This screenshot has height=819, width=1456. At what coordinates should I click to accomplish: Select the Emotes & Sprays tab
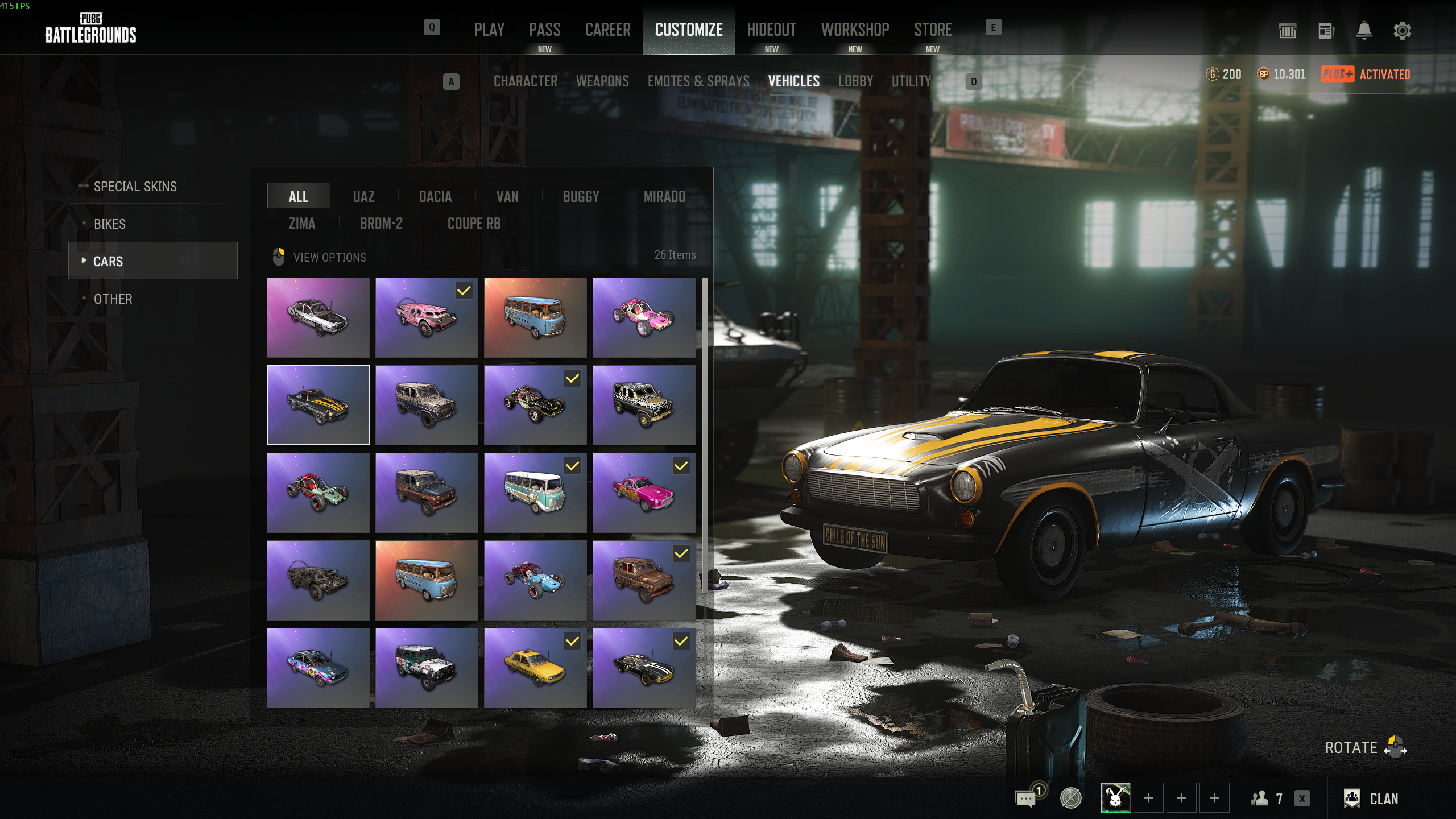(x=698, y=81)
